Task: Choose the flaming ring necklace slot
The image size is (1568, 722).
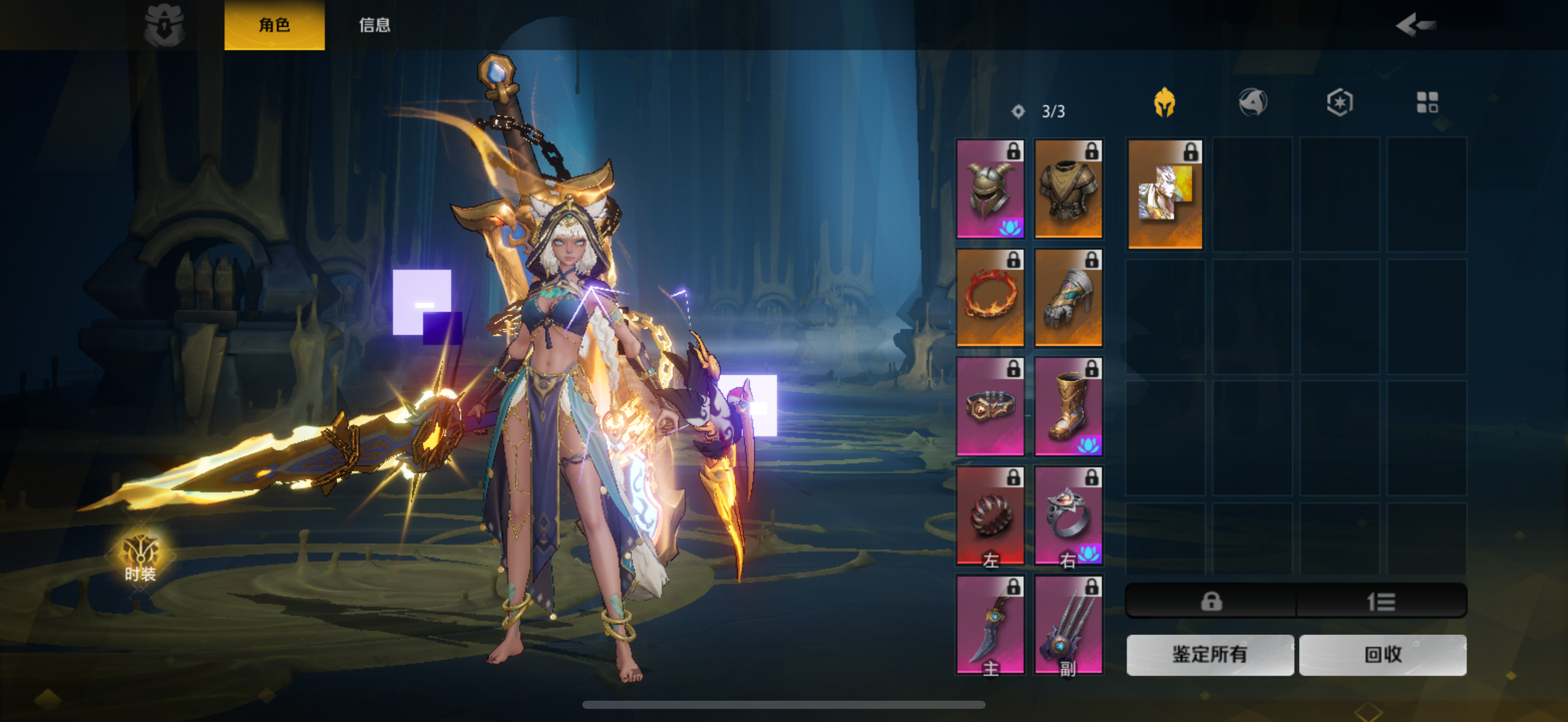Action: 990,298
